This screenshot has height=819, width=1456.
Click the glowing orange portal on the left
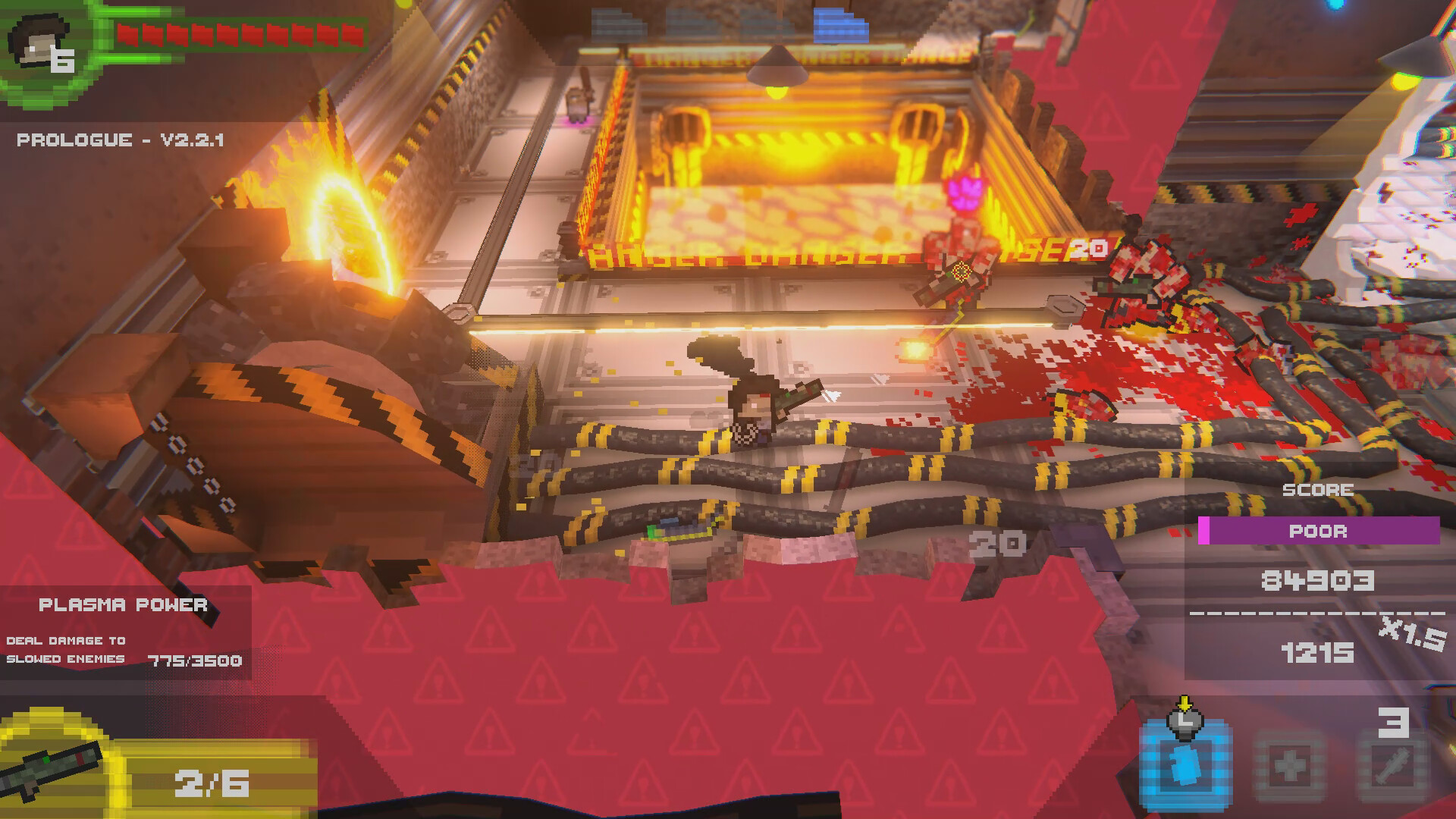341,220
